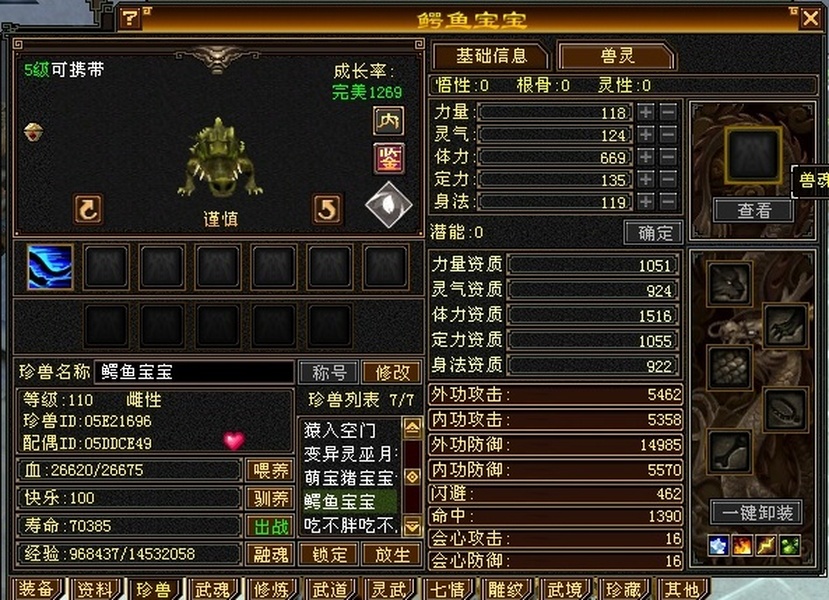Release the pet with 放生 button
This screenshot has width=829, height=600.
coord(391,553)
